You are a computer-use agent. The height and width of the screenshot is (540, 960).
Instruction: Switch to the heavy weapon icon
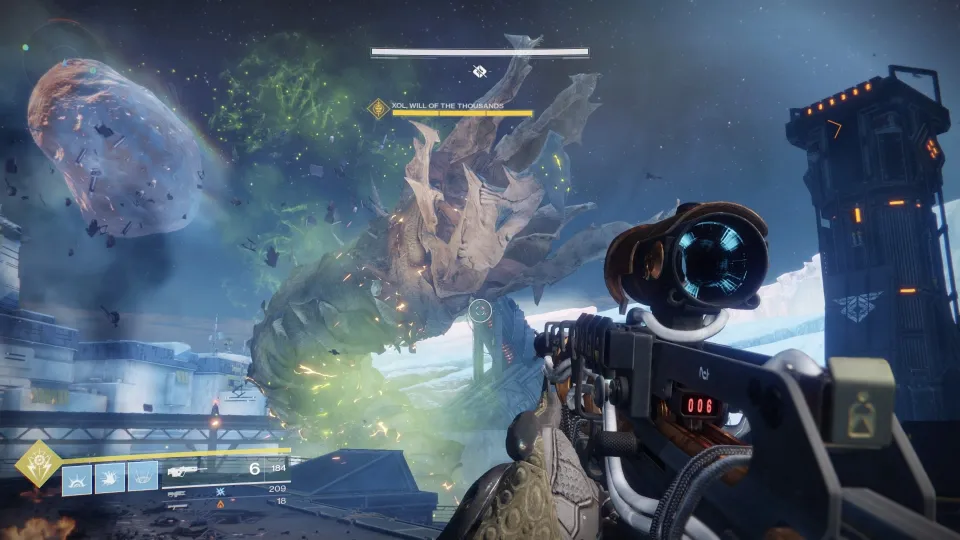[177, 506]
